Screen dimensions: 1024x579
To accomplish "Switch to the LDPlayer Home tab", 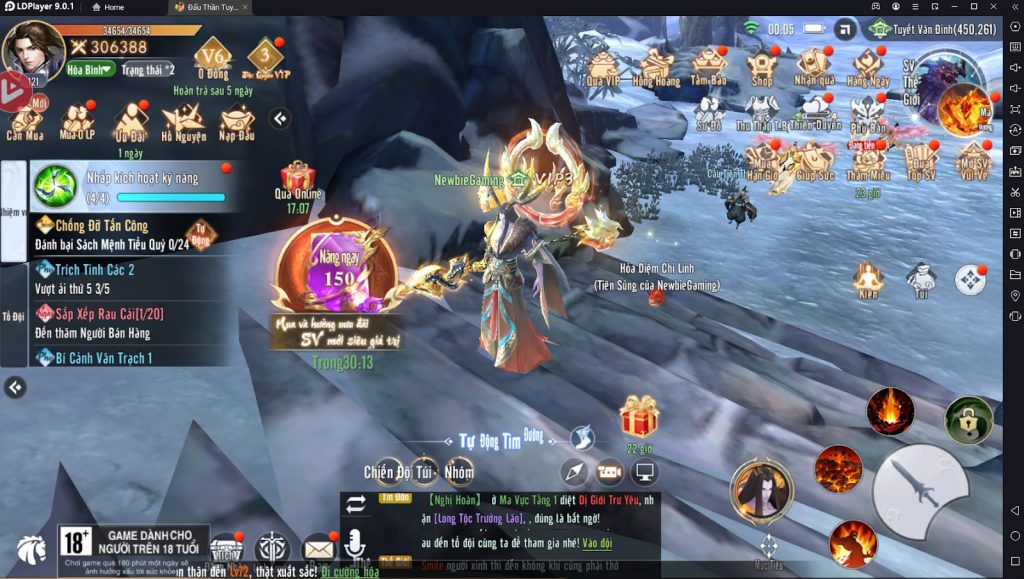I will (109, 7).
